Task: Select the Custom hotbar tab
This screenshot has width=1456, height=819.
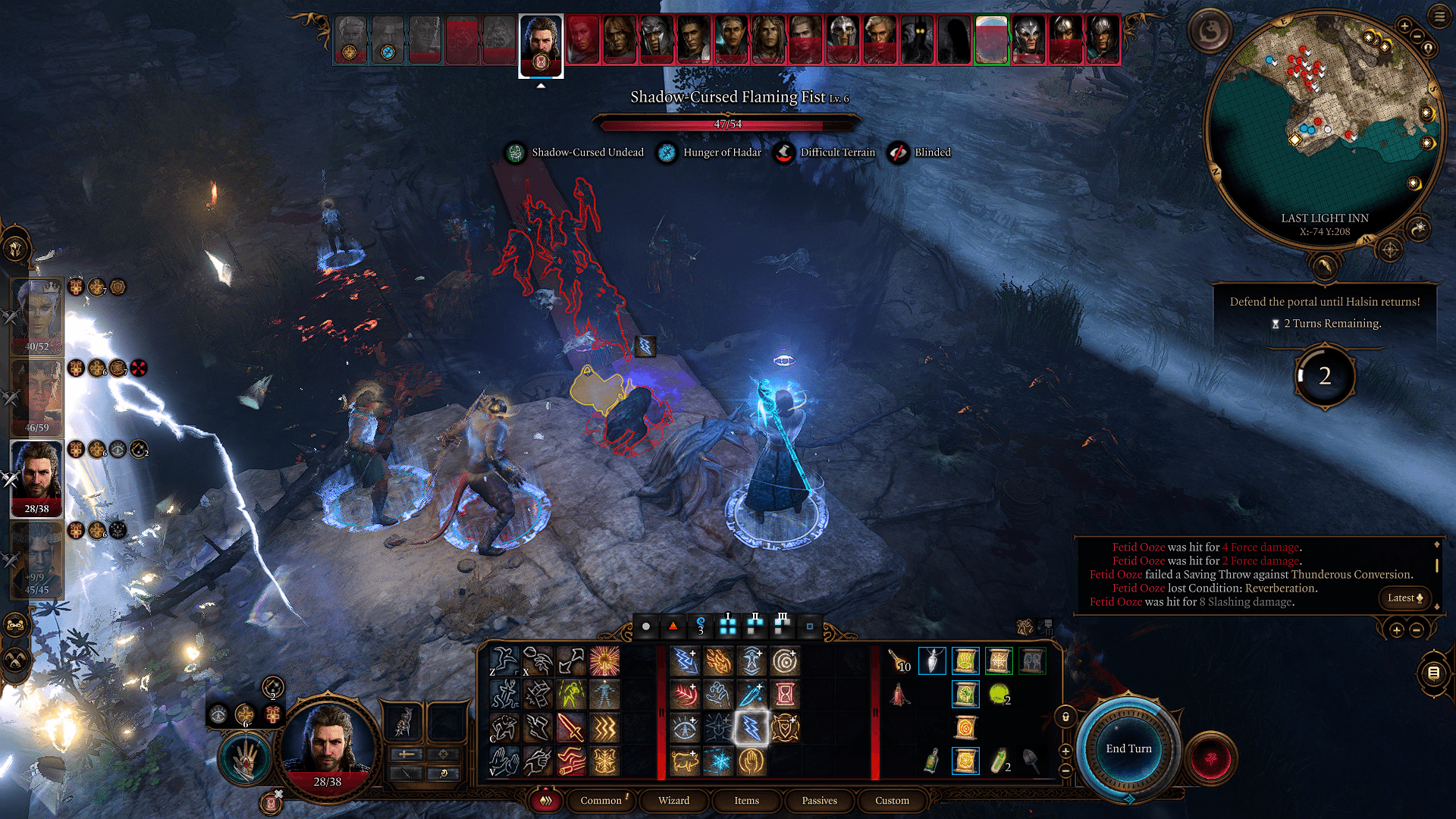Action: (892, 801)
